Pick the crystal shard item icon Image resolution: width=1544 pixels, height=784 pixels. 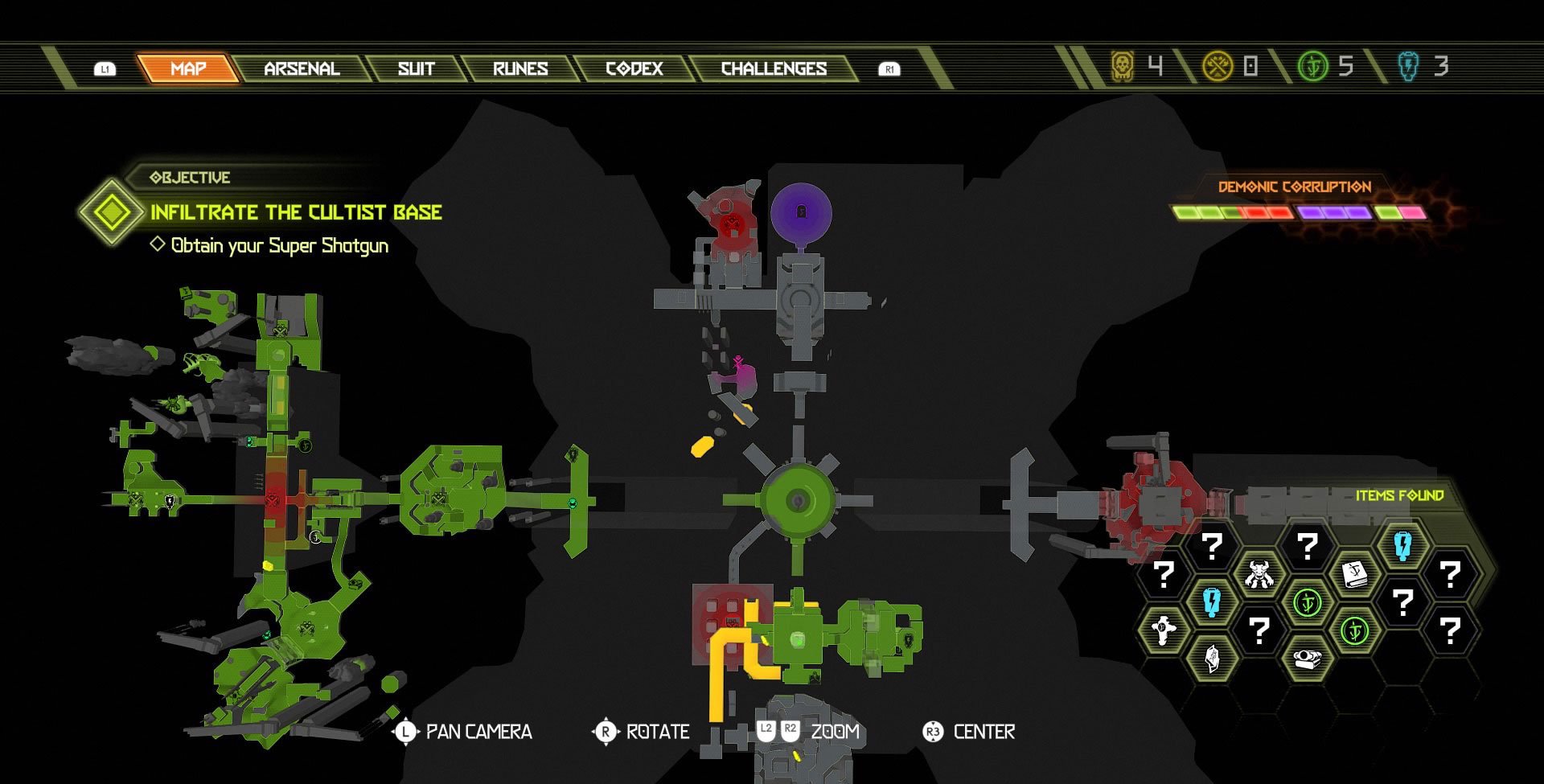[1211, 658]
